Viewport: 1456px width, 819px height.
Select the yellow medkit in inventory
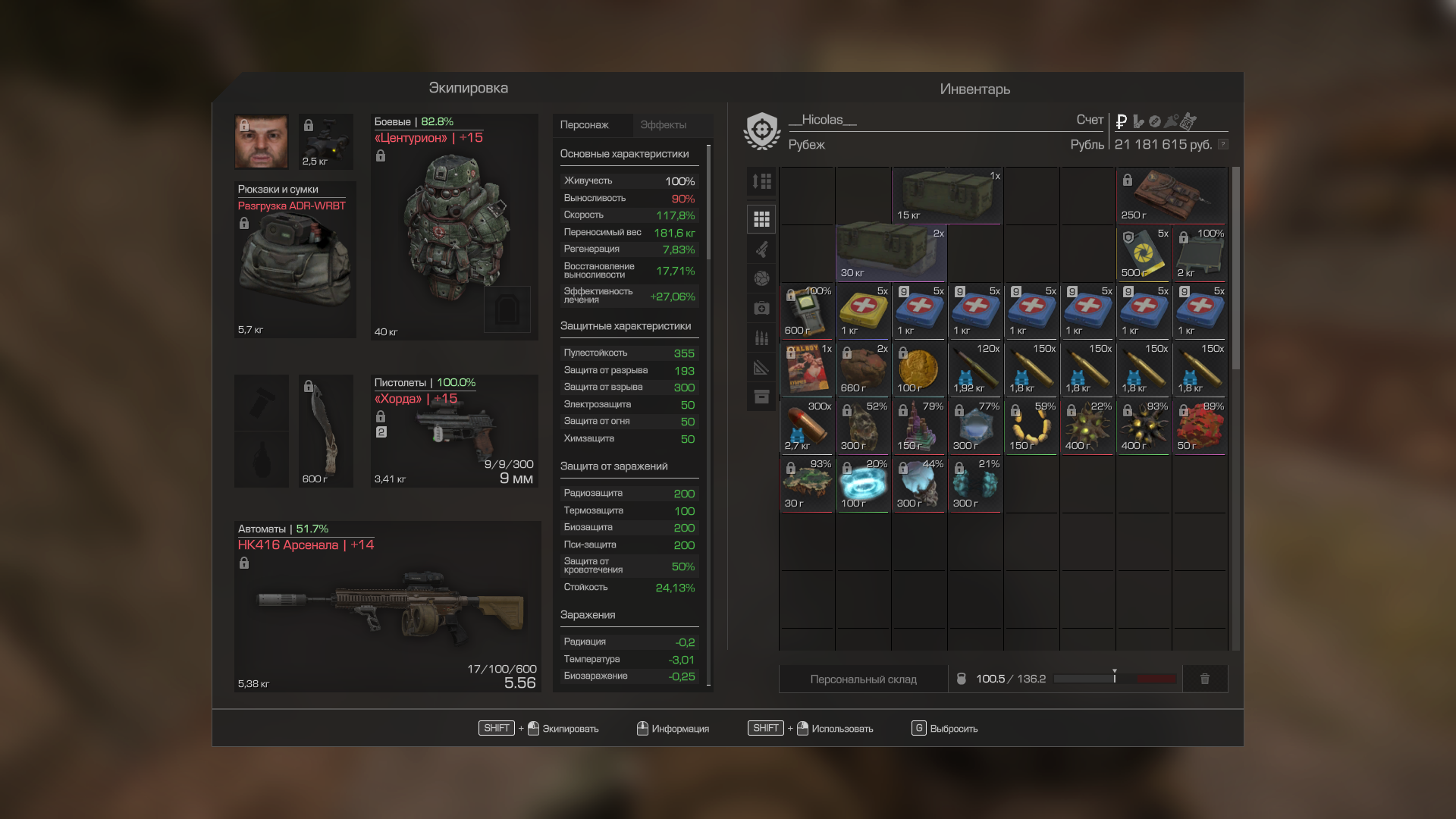point(863,312)
